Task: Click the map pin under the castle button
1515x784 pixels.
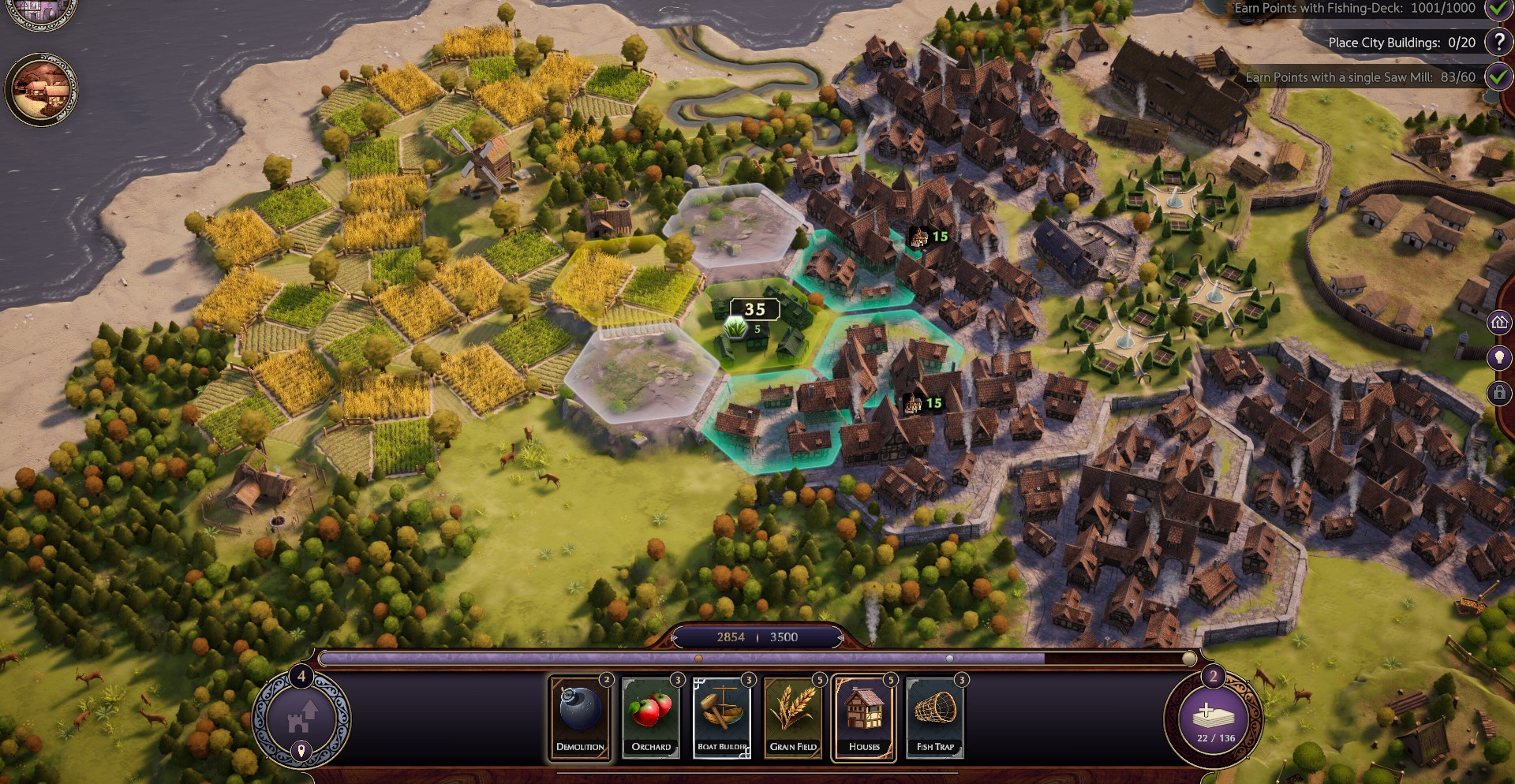Action: [x=301, y=750]
